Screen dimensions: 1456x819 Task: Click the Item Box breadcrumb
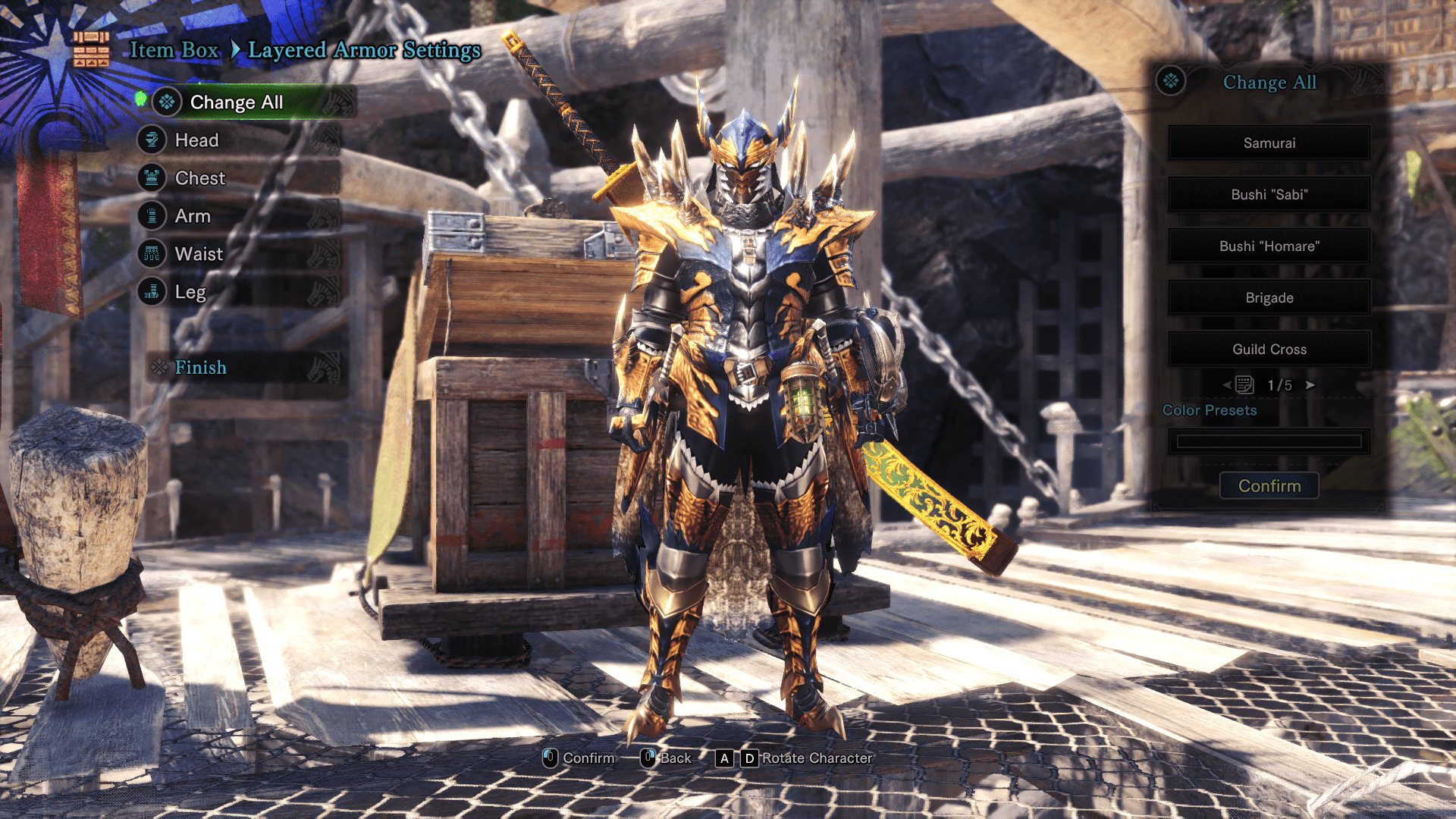pyautogui.click(x=174, y=50)
